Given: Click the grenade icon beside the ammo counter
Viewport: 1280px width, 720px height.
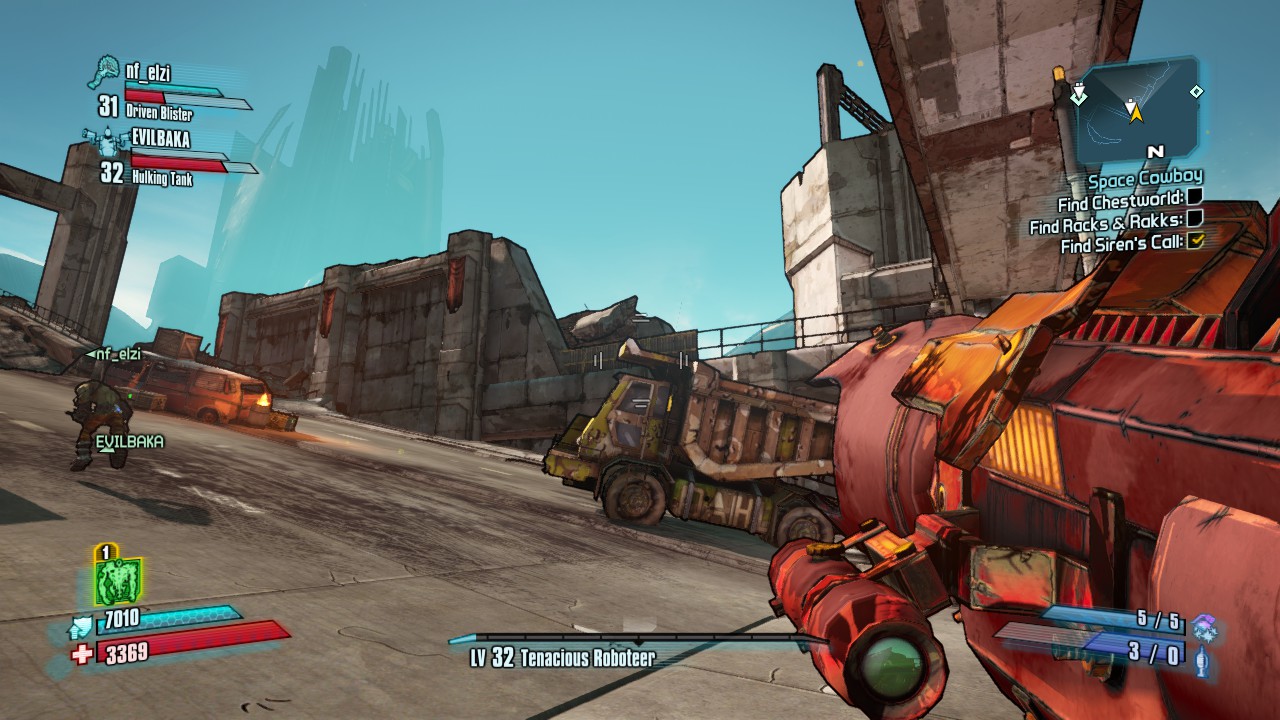Looking at the screenshot, I should click(x=1202, y=661).
